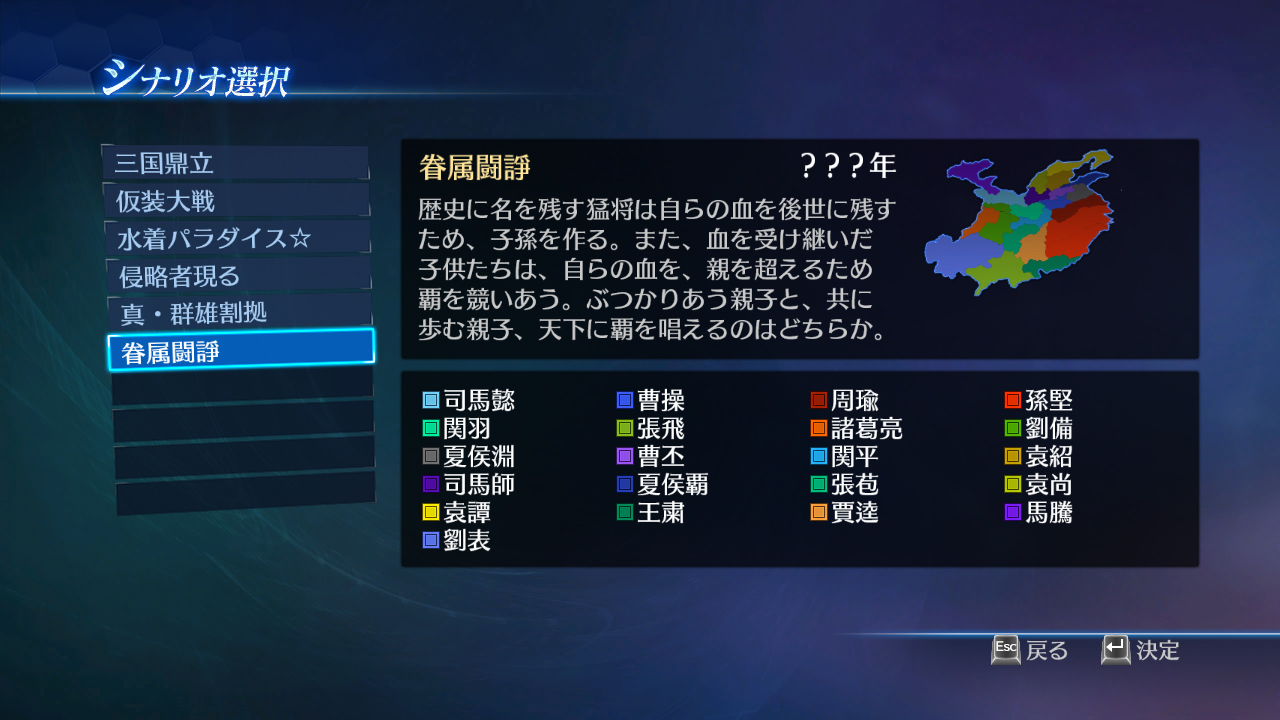Viewport: 1280px width, 720px height.
Task: Click the faction icon next to 劉表
Action: click(x=433, y=541)
